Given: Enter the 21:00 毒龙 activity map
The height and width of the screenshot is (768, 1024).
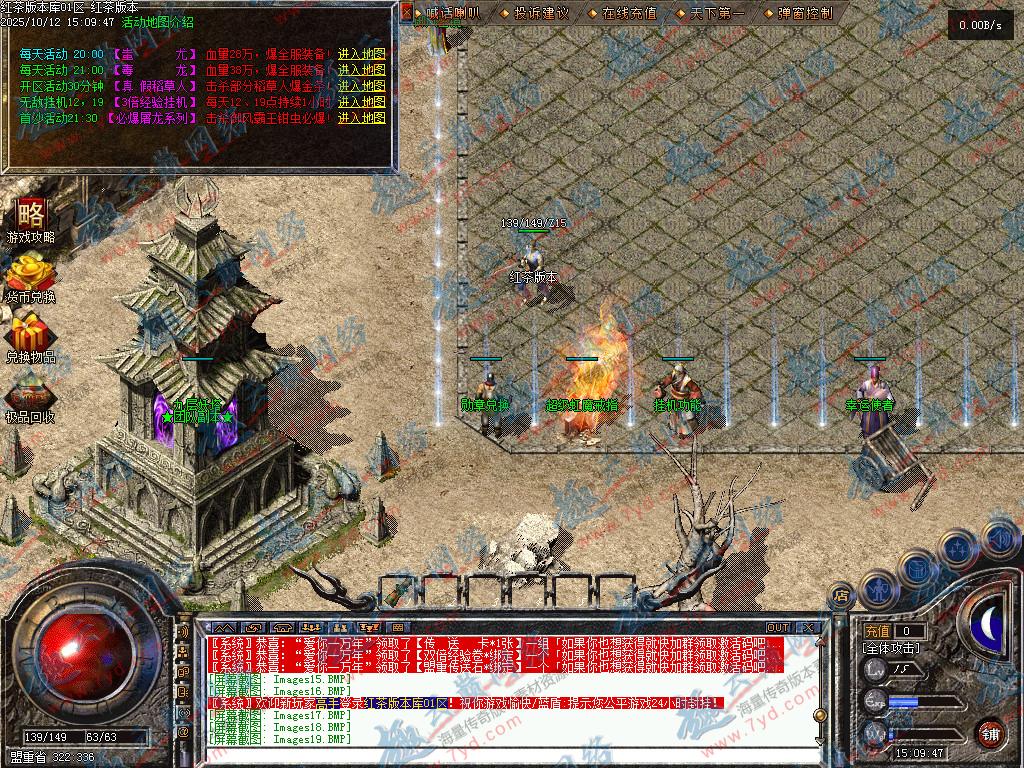Looking at the screenshot, I should click(361, 70).
